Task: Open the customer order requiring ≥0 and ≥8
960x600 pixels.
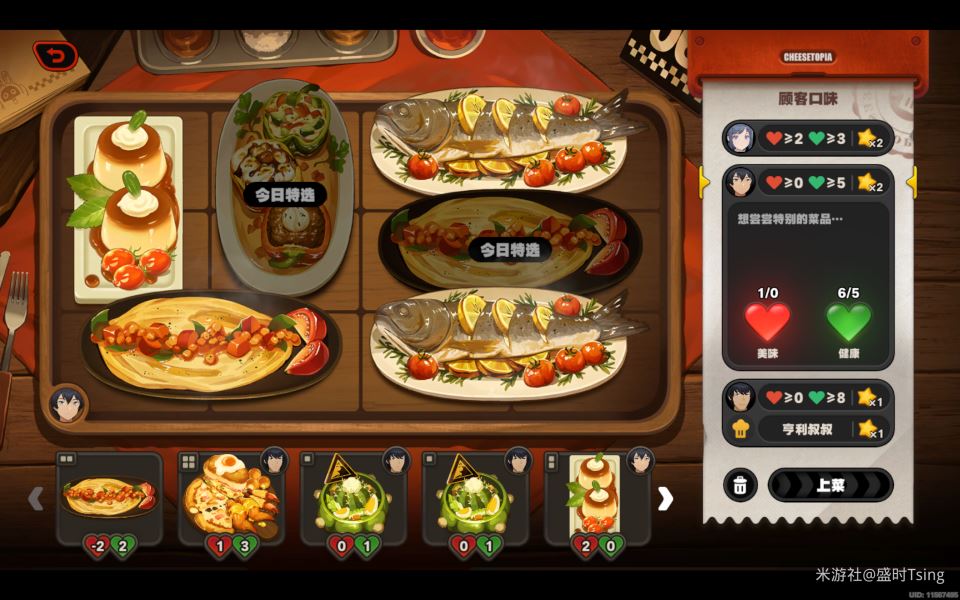Action: (x=808, y=397)
